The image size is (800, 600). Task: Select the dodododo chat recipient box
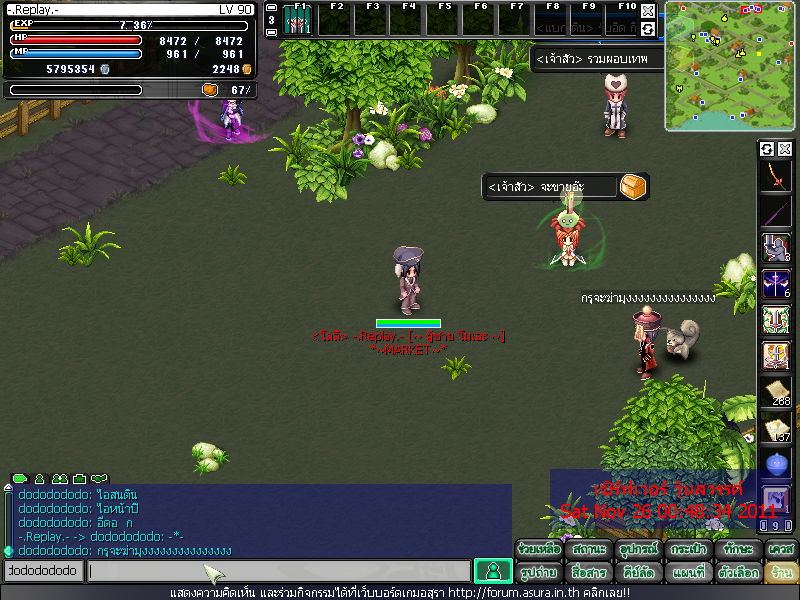(x=42, y=571)
